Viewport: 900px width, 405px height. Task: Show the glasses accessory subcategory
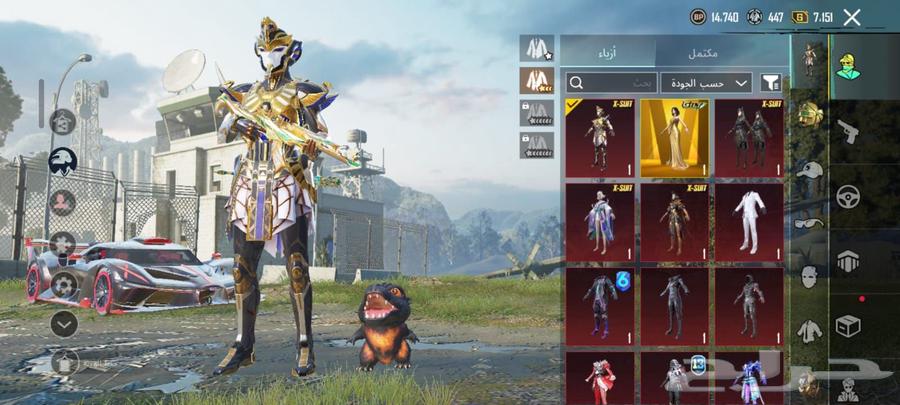click(x=808, y=222)
